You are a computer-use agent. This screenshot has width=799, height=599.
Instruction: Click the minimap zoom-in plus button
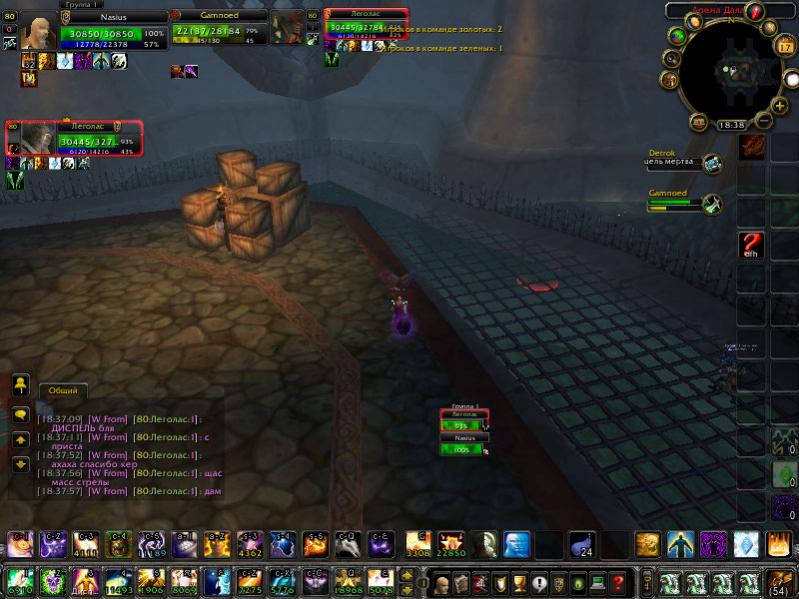tap(778, 104)
